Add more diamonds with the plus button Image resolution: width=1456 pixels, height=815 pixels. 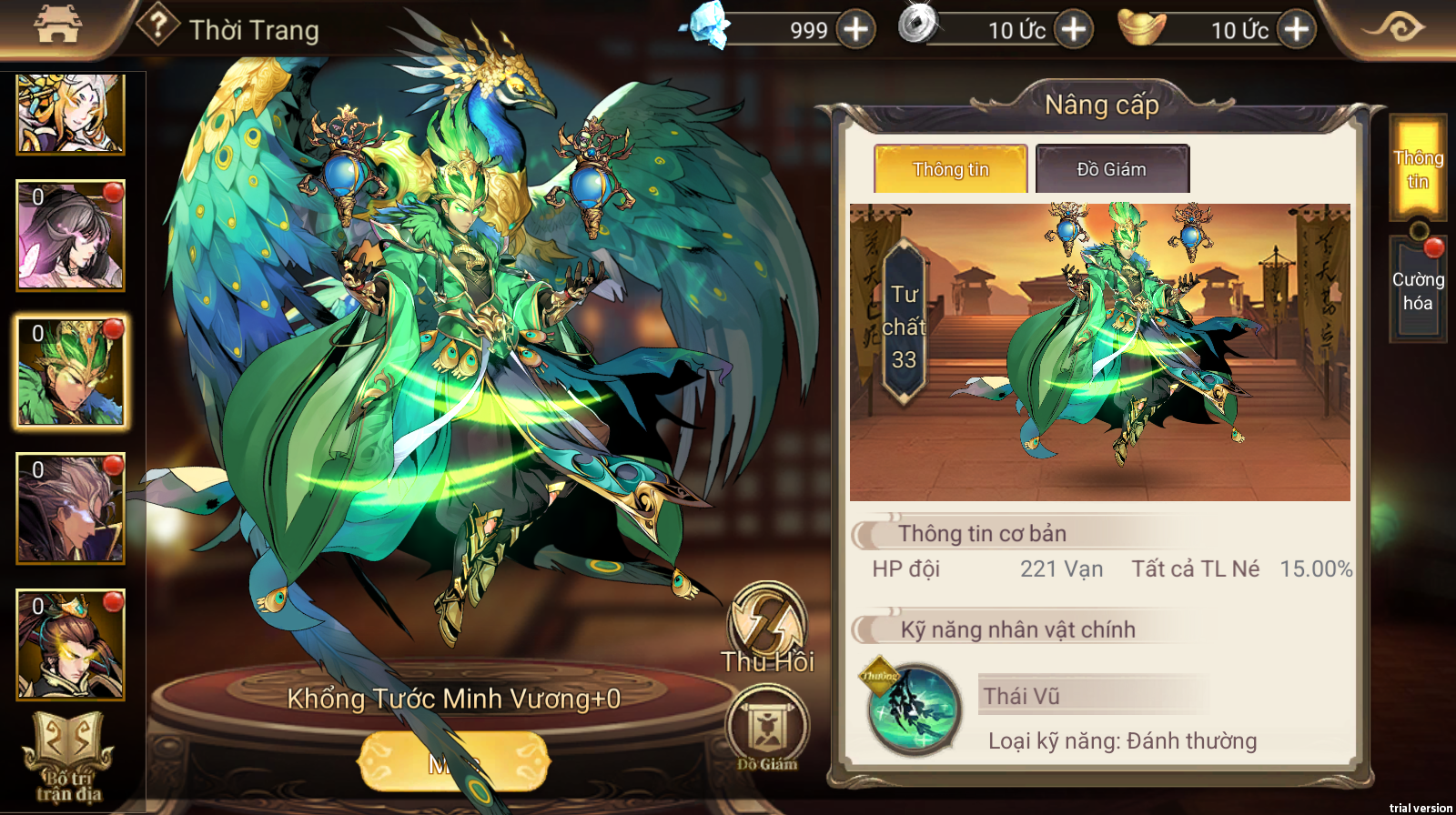pyautogui.click(x=854, y=29)
